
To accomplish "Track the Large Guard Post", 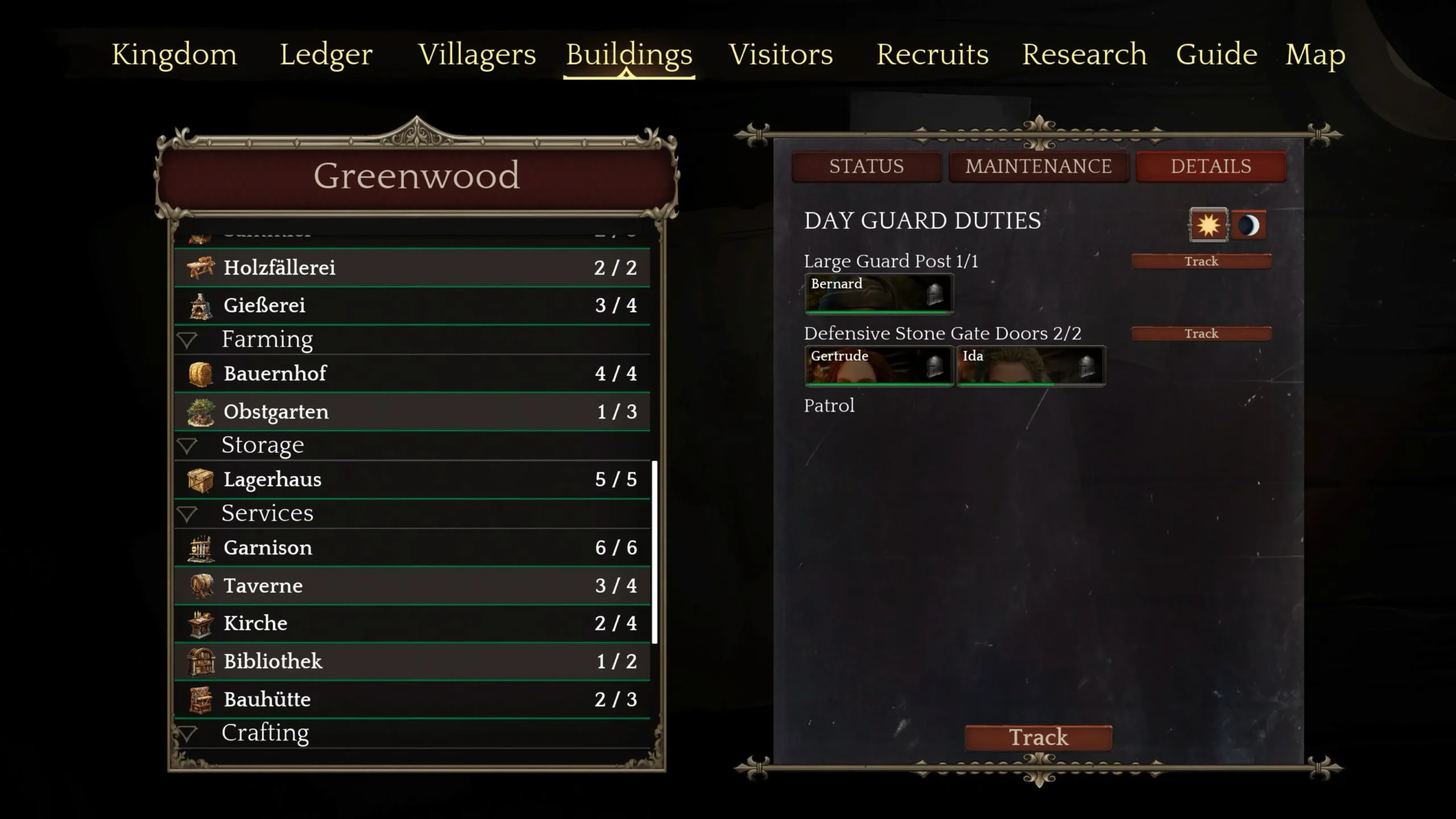I will [x=1201, y=261].
